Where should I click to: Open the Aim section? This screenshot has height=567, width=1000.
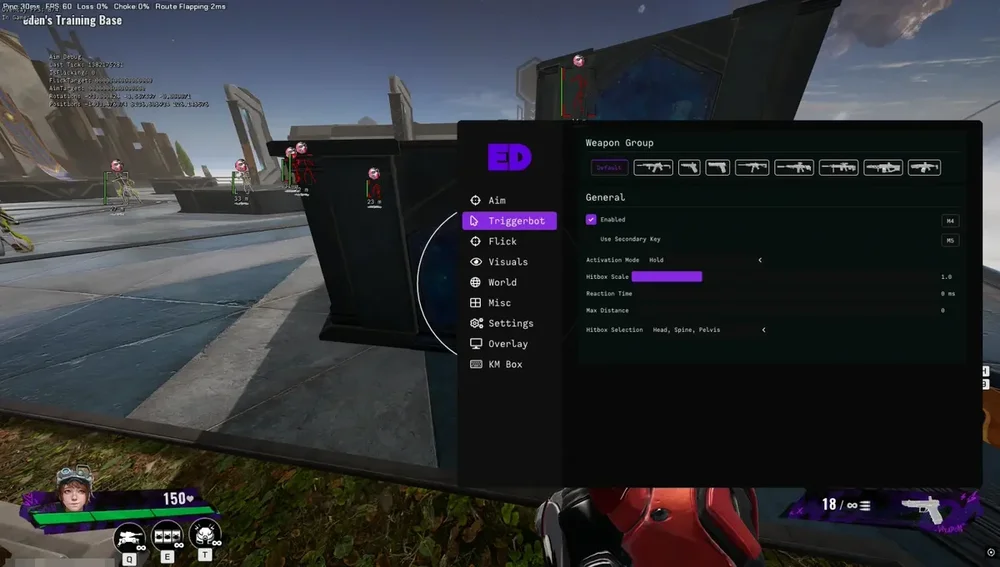(497, 200)
